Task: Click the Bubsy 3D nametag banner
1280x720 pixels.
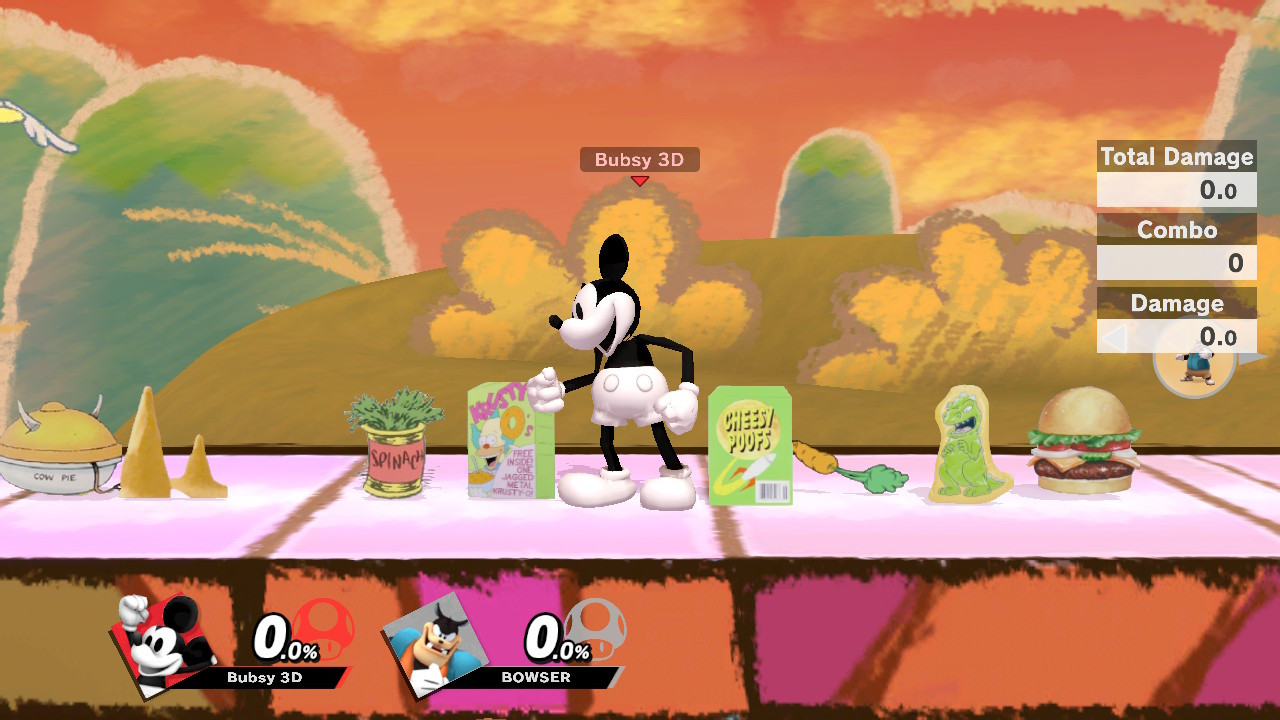Action: click(x=638, y=159)
